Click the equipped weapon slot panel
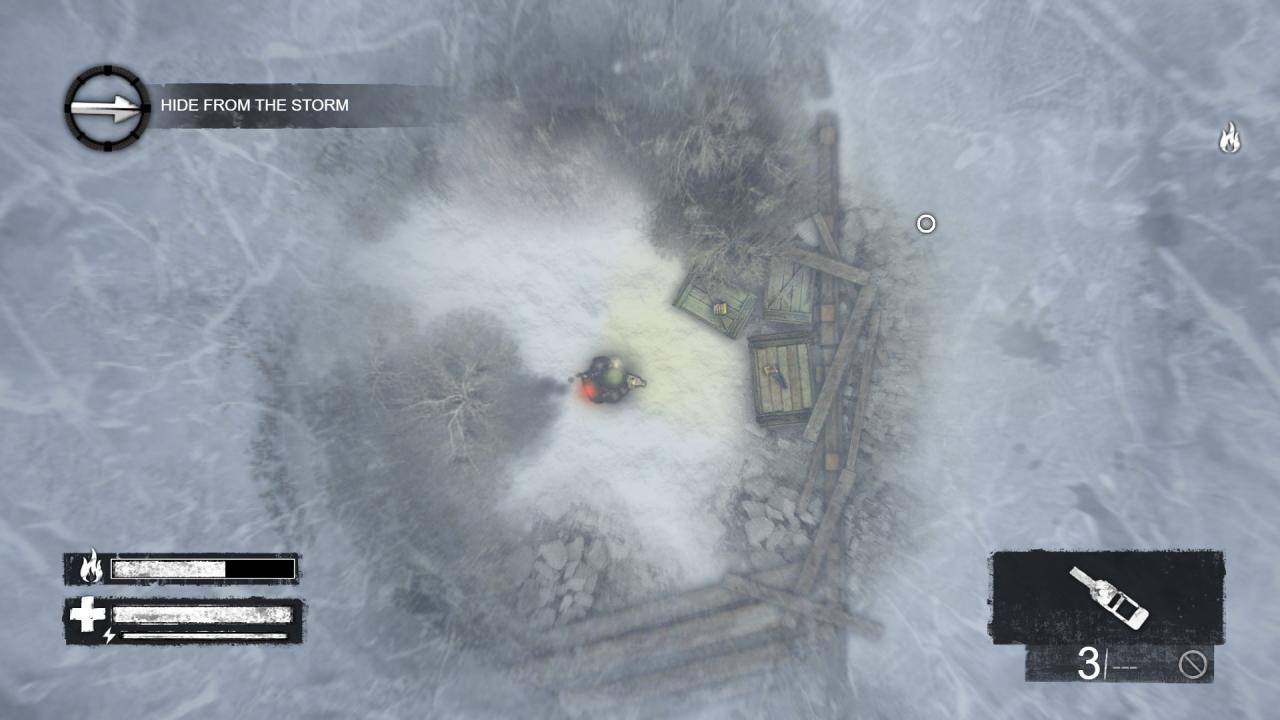Viewport: 1280px width, 720px height. 1105,592
